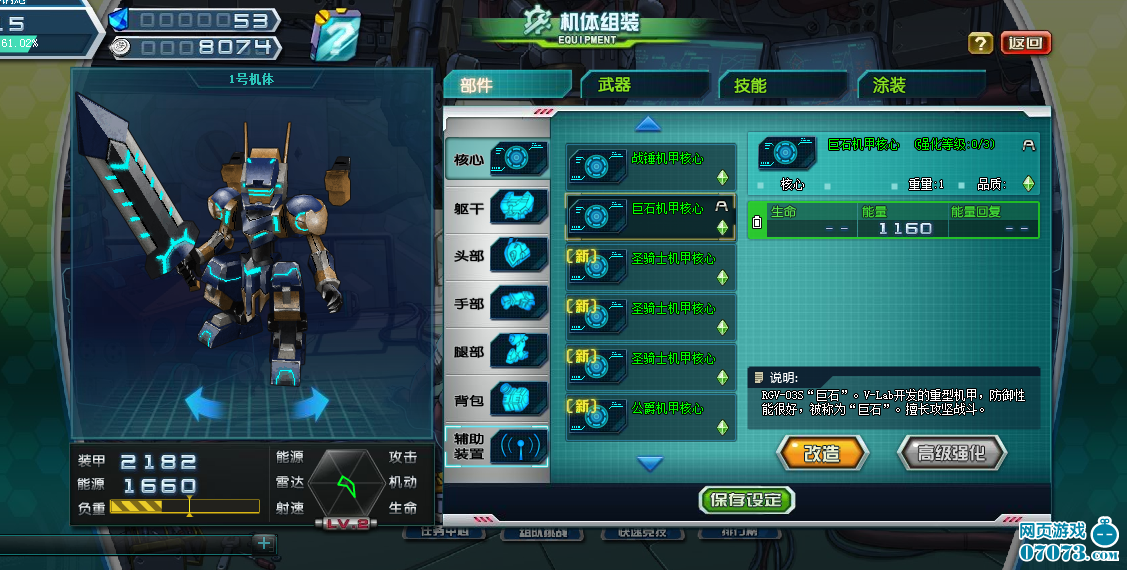The width and height of the screenshot is (1127, 570).
Task: Choose the 躯干 part category
Action: 497,208
